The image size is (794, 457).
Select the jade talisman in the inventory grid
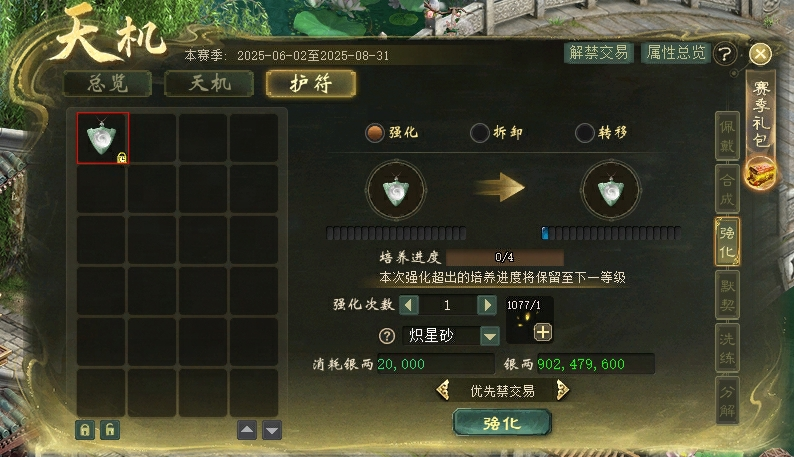(103, 138)
